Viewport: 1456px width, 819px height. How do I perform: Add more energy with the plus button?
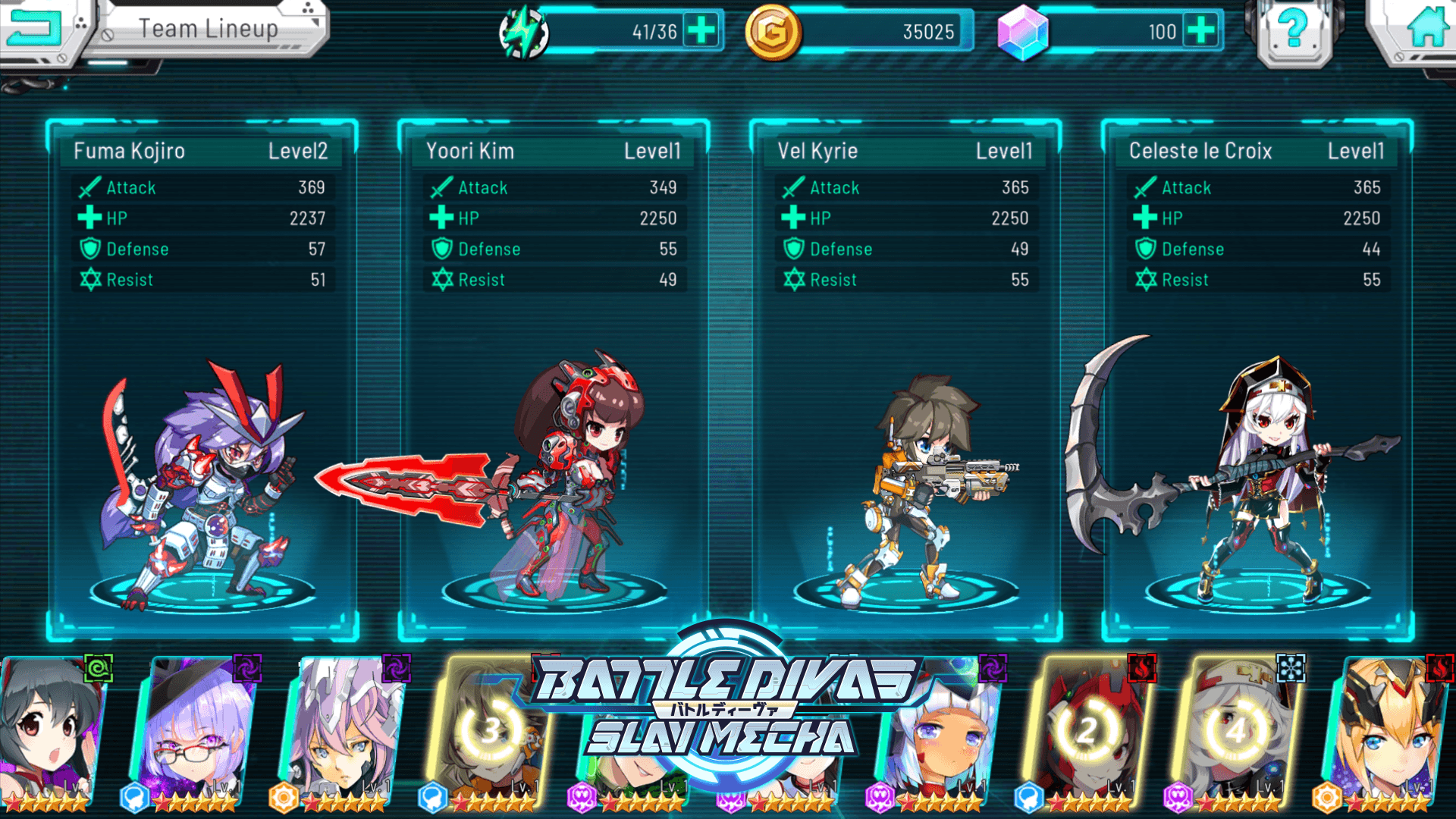[701, 31]
